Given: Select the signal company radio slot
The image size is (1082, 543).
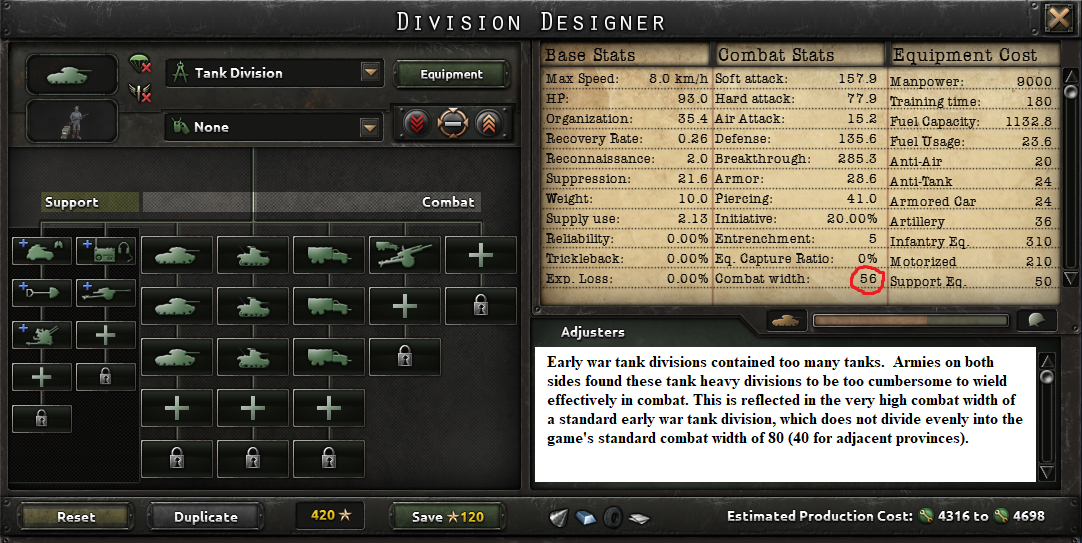Looking at the screenshot, I should pos(105,250).
